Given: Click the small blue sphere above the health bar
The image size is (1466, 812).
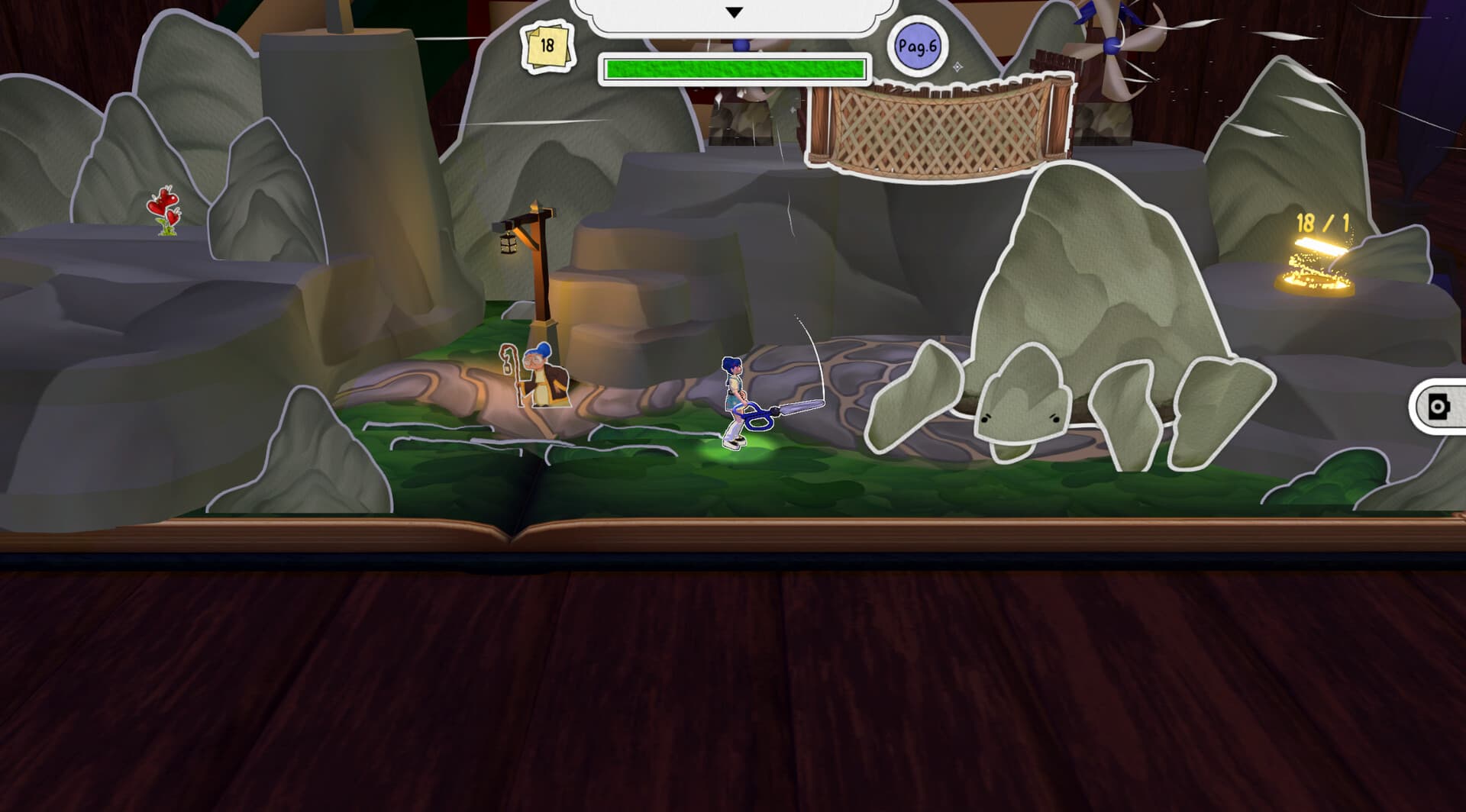Looking at the screenshot, I should point(741,44).
